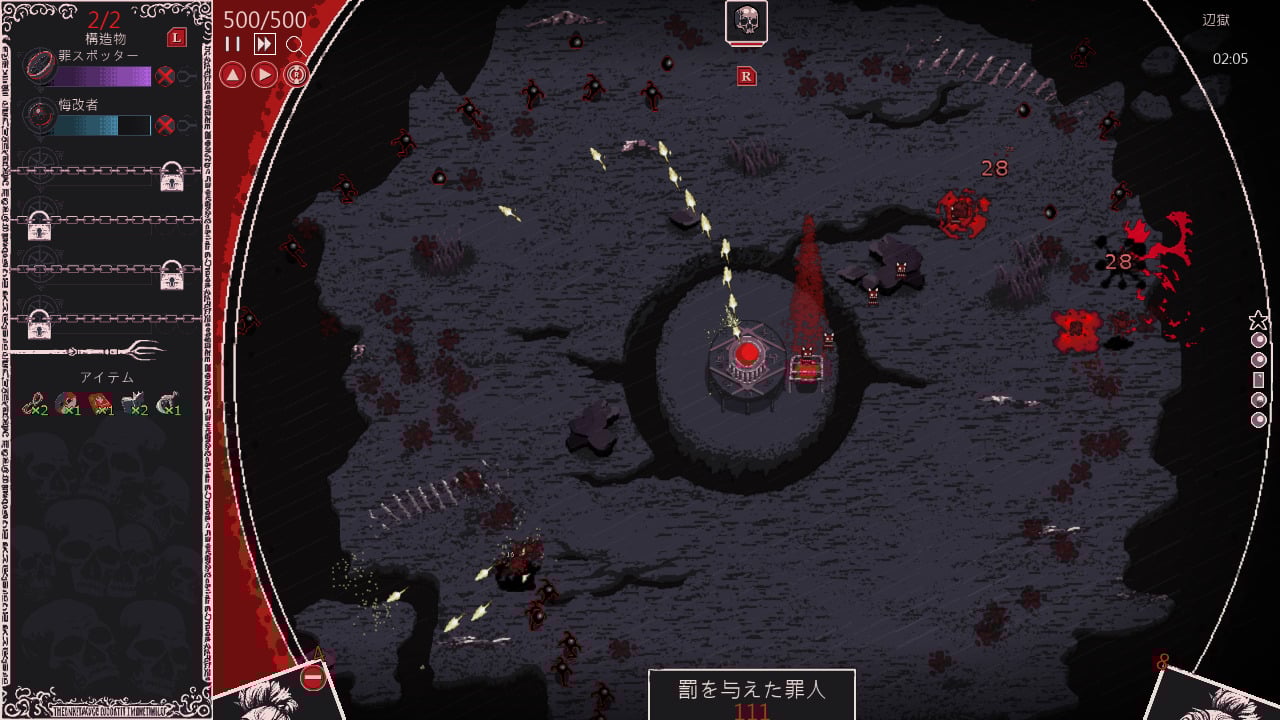The height and width of the screenshot is (720, 1280).
Task: Activate the circular rotate button
Action: tap(296, 75)
